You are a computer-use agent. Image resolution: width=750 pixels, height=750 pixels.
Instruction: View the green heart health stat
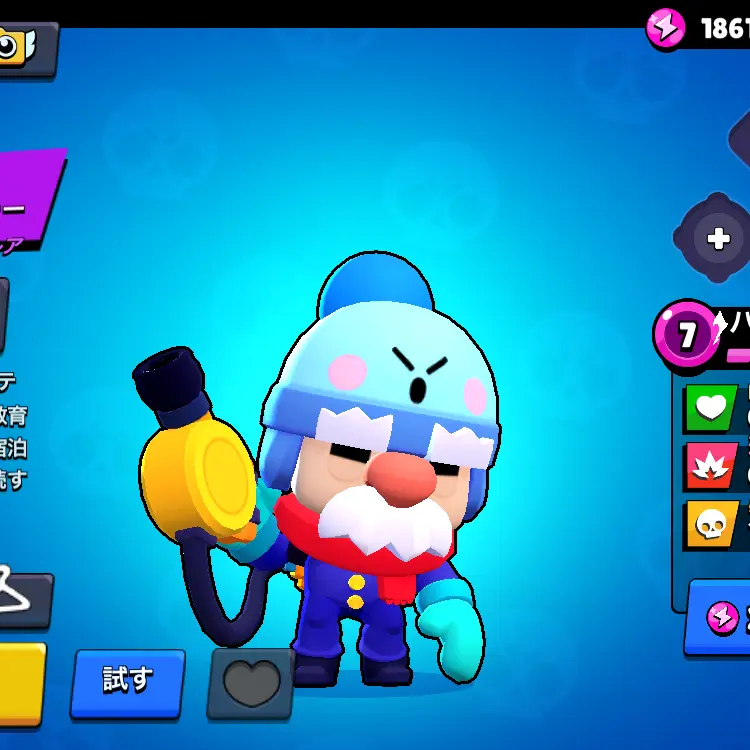[x=709, y=409]
